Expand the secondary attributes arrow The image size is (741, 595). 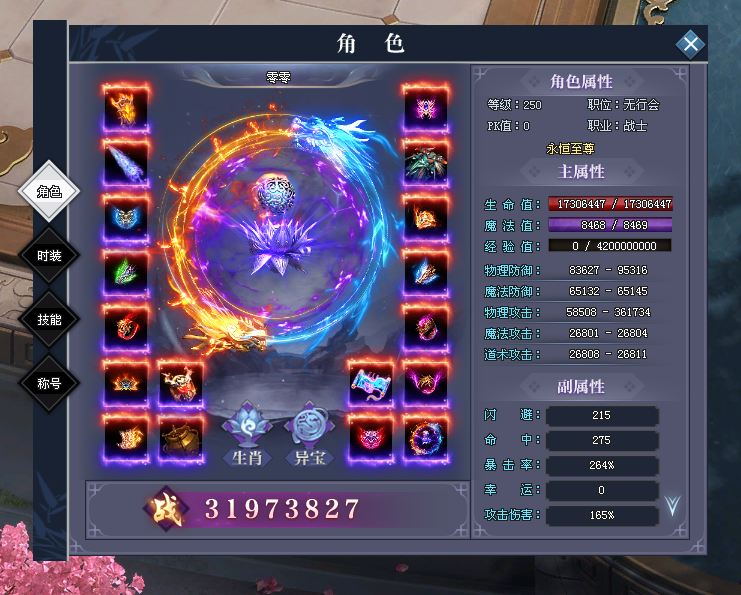(672, 506)
